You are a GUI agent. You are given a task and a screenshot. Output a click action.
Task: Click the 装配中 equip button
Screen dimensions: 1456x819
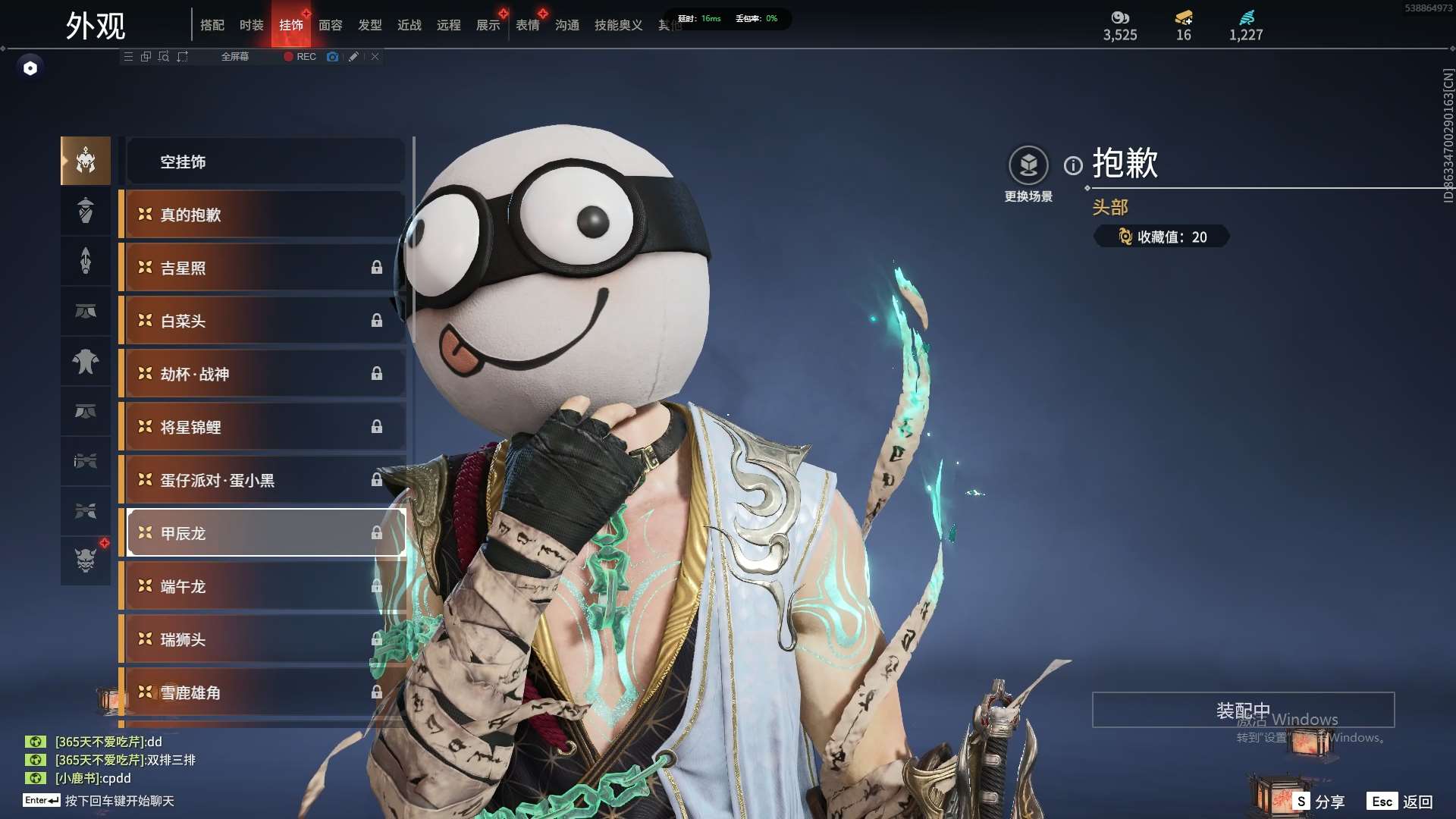1243,710
